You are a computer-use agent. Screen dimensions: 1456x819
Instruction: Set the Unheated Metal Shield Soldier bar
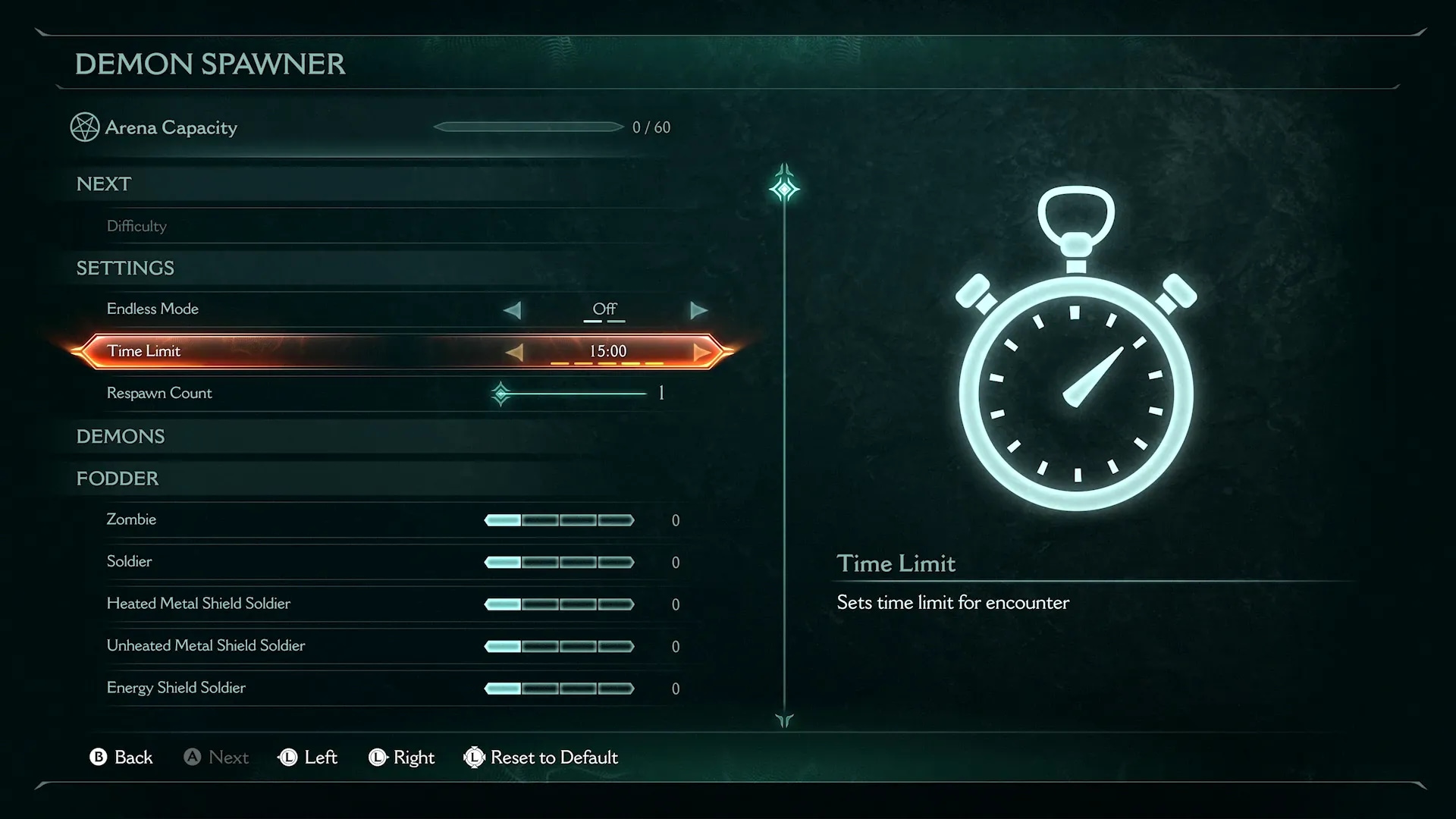click(559, 647)
